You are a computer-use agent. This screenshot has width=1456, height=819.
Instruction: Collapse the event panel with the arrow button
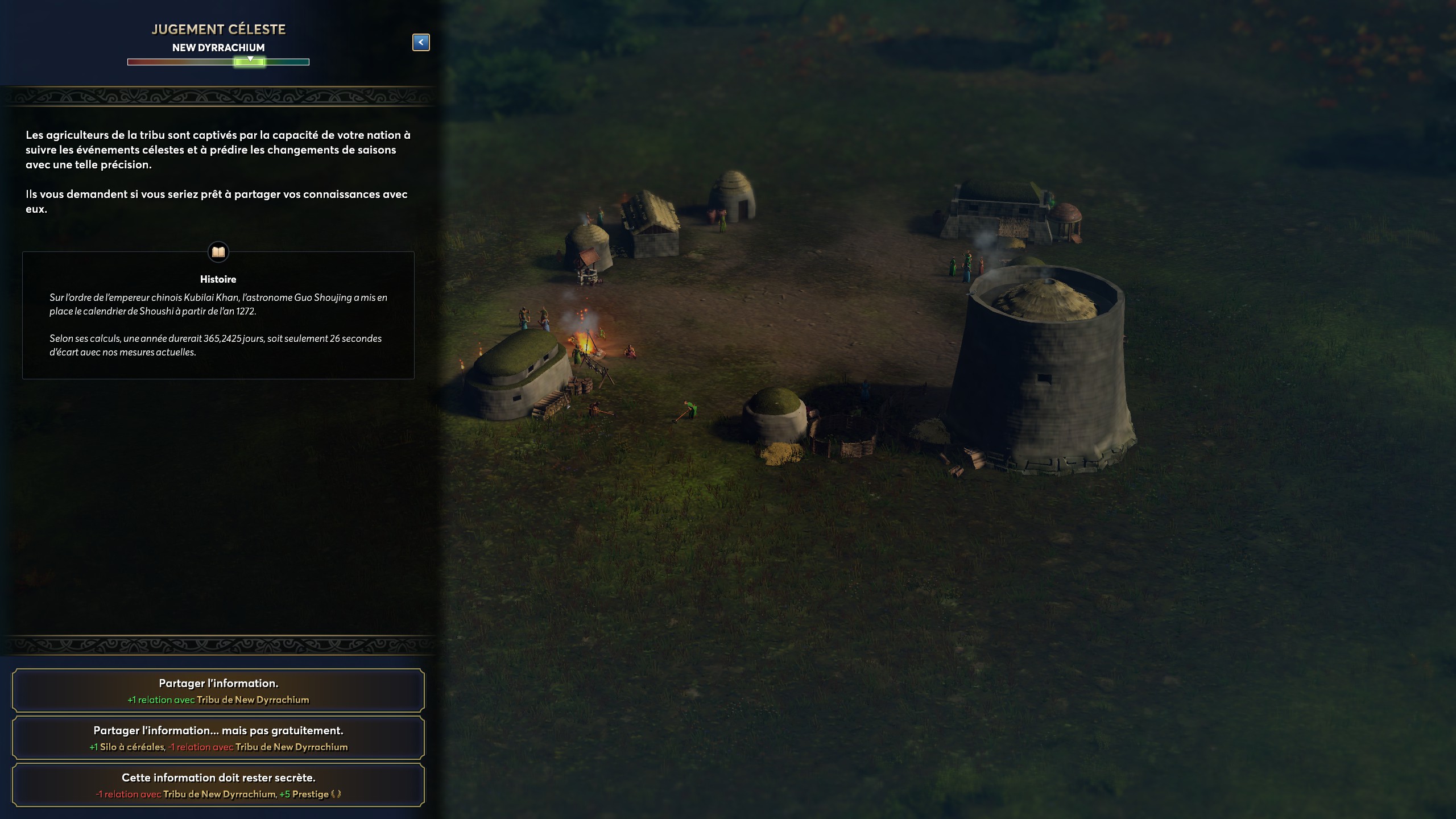(421, 42)
